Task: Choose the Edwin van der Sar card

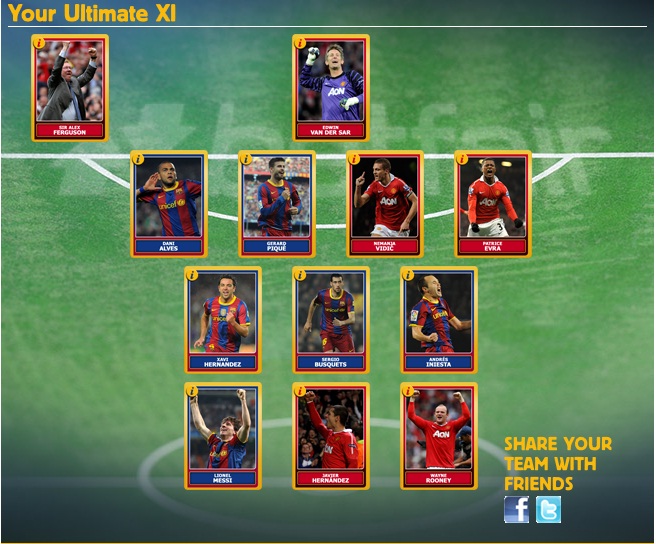Action: click(331, 89)
